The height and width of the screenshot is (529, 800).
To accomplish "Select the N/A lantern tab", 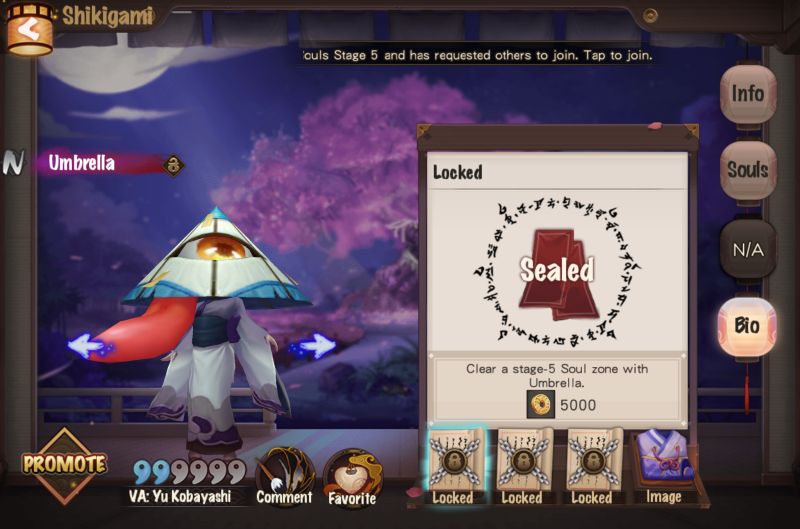I will pyautogui.click(x=747, y=247).
